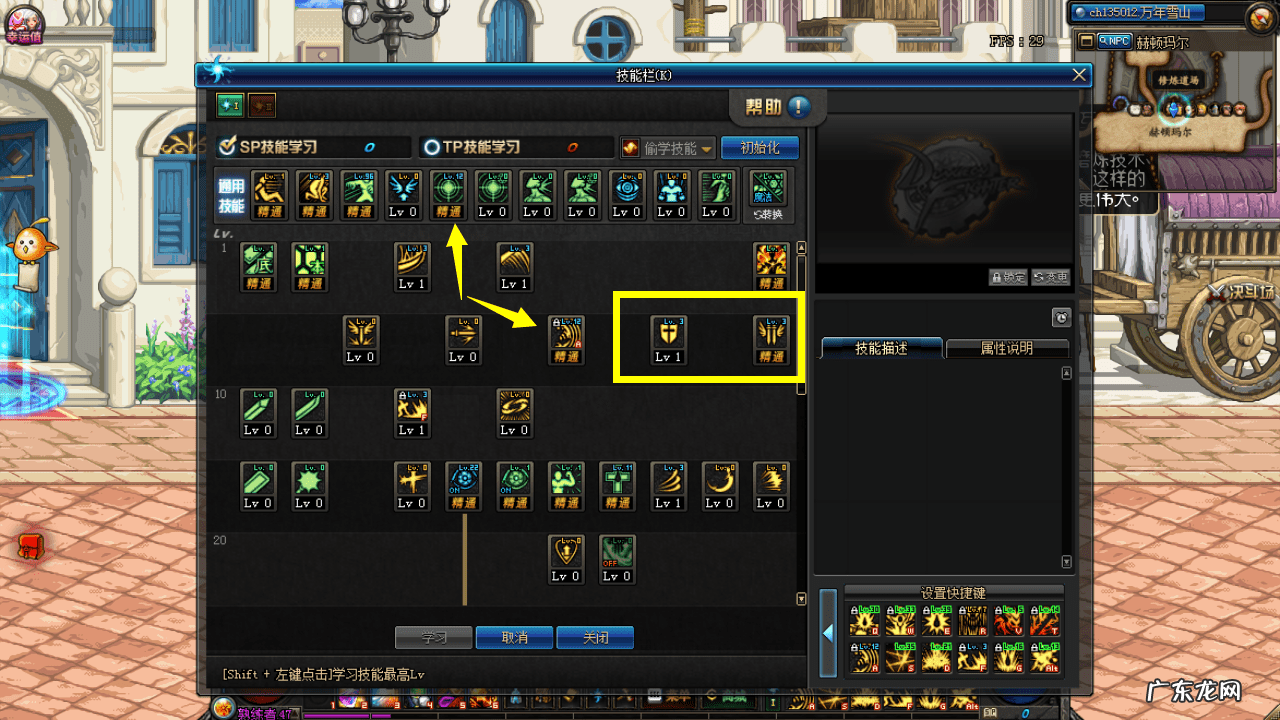
Task: Open the 偷学技能 dropdown
Action: [x=668, y=148]
